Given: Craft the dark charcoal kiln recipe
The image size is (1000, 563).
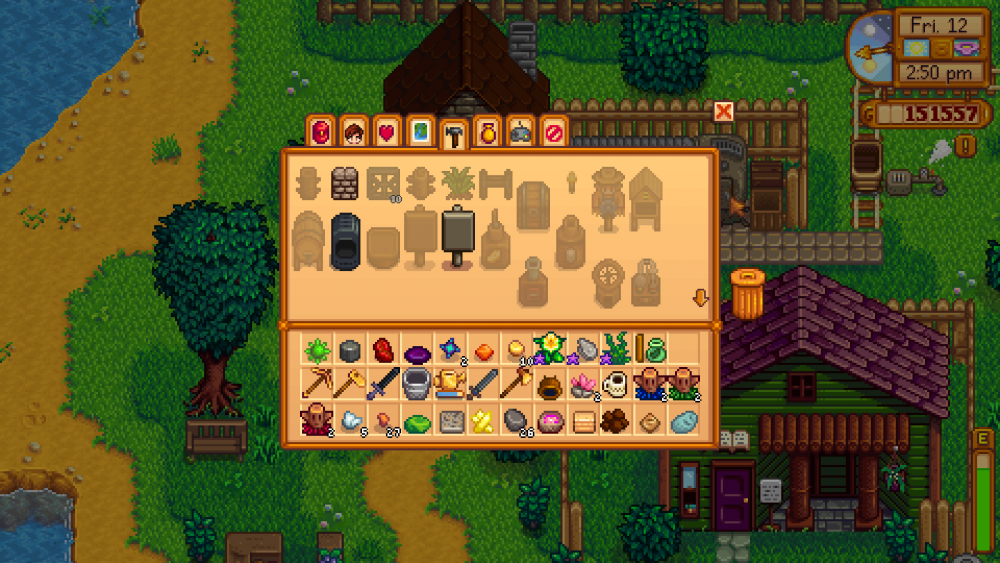Looking at the screenshot, I should (345, 240).
